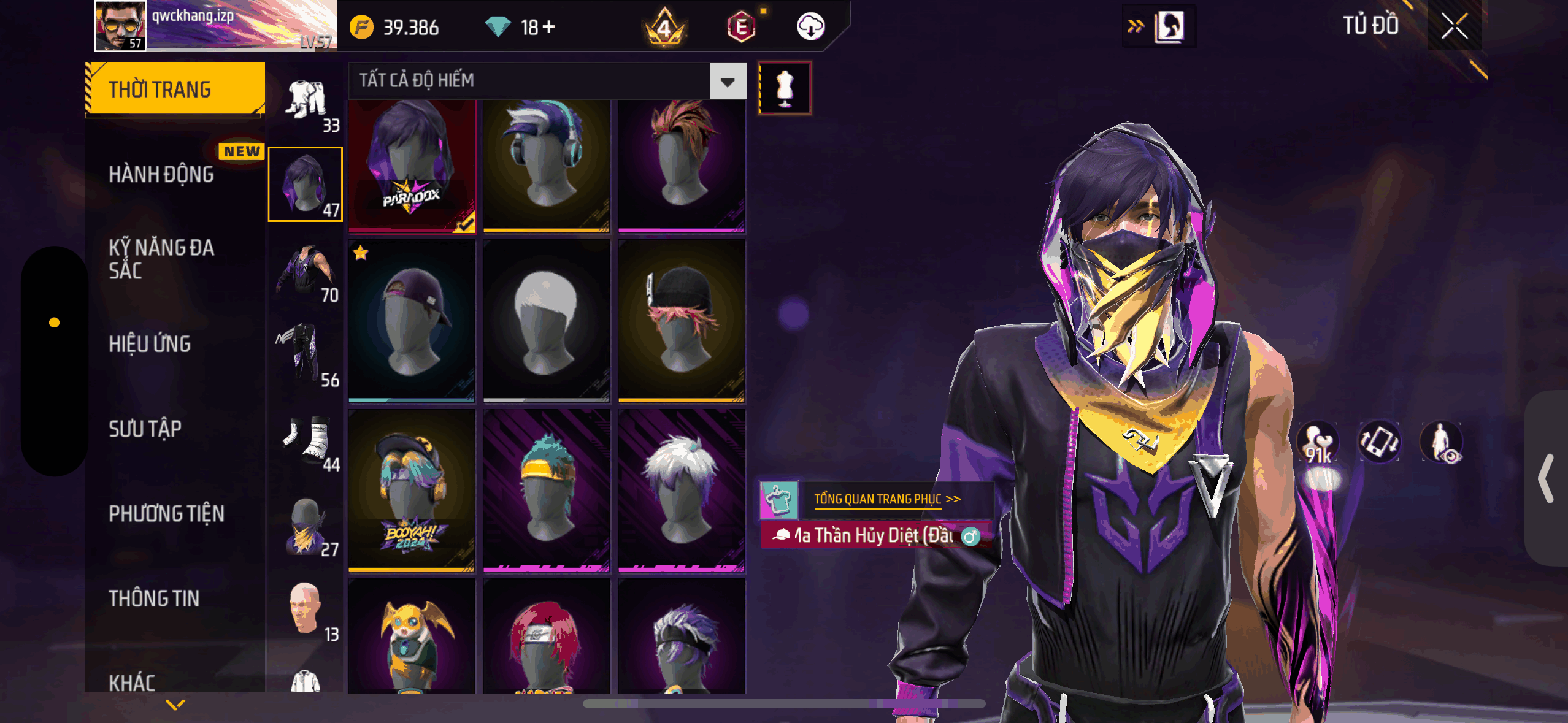The image size is (1568, 723).
Task: Open the Tất Cả Độ Hiếm rarity dropdown
Action: (x=728, y=81)
